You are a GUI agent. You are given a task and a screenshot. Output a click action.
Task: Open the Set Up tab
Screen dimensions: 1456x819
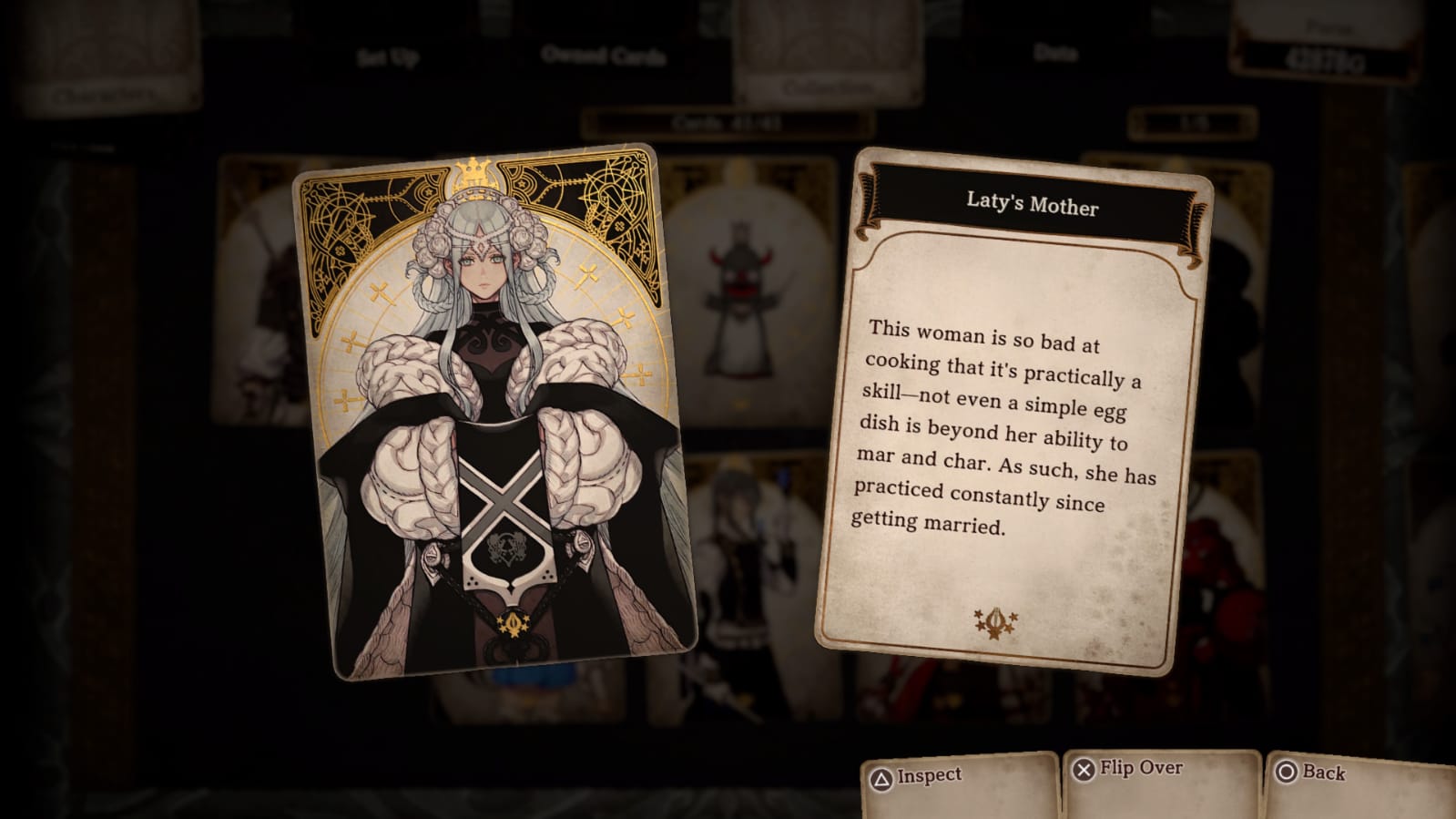[388, 58]
